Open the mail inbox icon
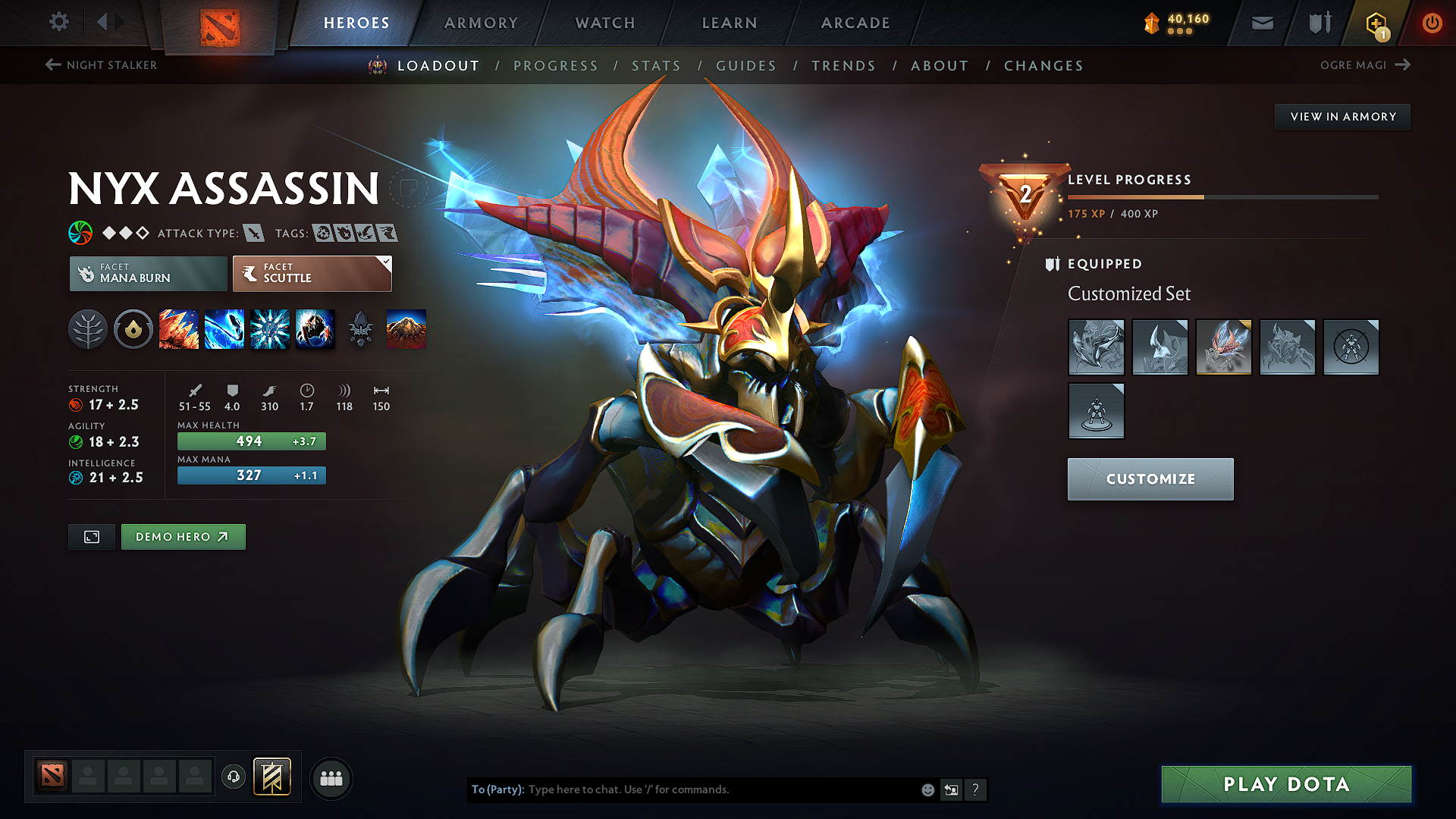 tap(1262, 23)
